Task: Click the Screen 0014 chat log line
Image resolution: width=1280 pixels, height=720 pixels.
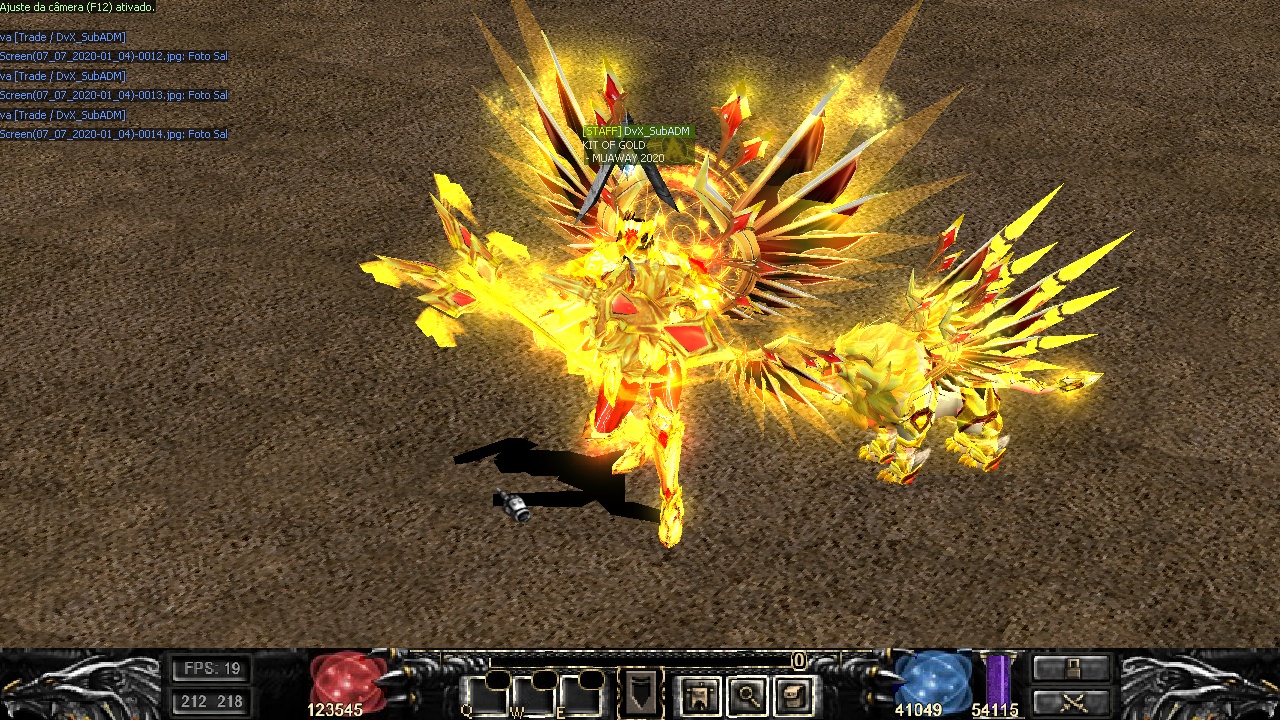Action: click(x=114, y=134)
